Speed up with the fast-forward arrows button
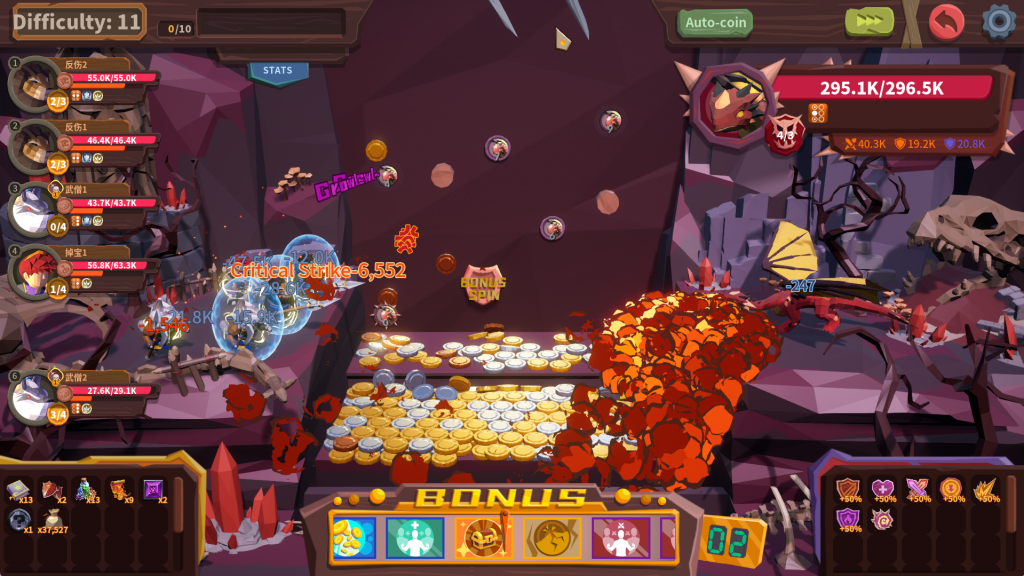The width and height of the screenshot is (1024, 576). tap(869, 21)
